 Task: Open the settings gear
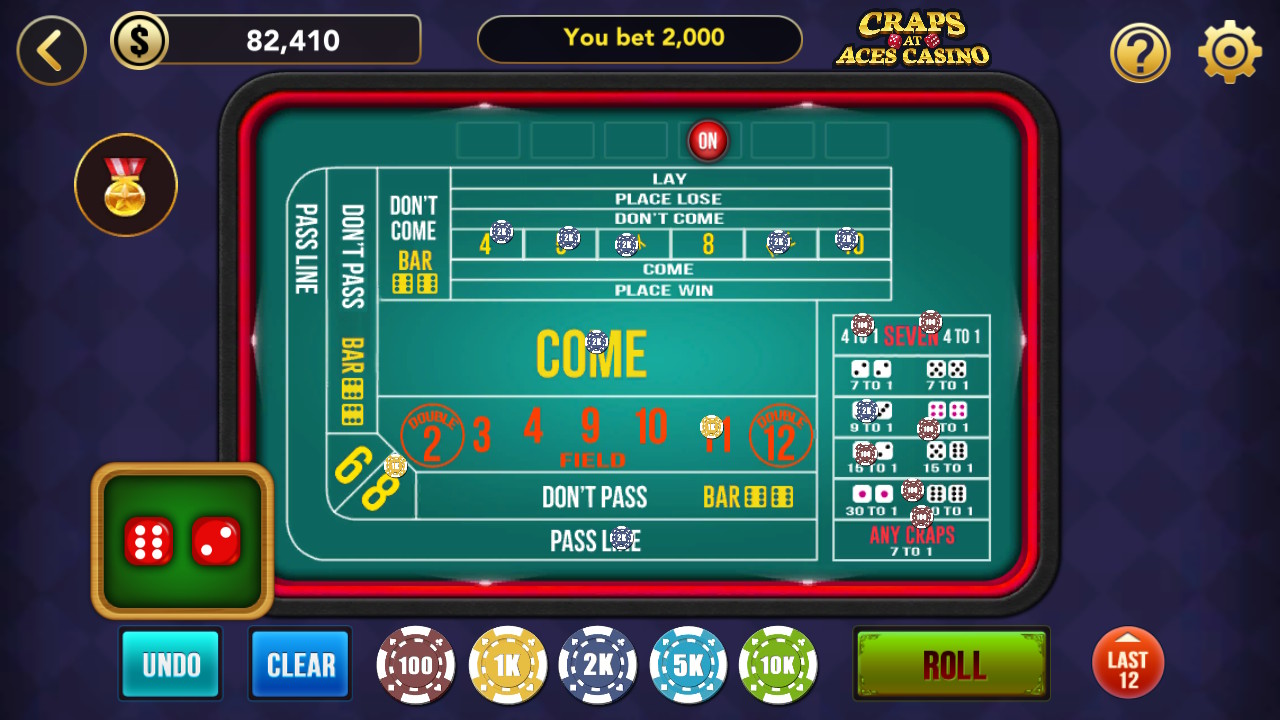point(1228,51)
